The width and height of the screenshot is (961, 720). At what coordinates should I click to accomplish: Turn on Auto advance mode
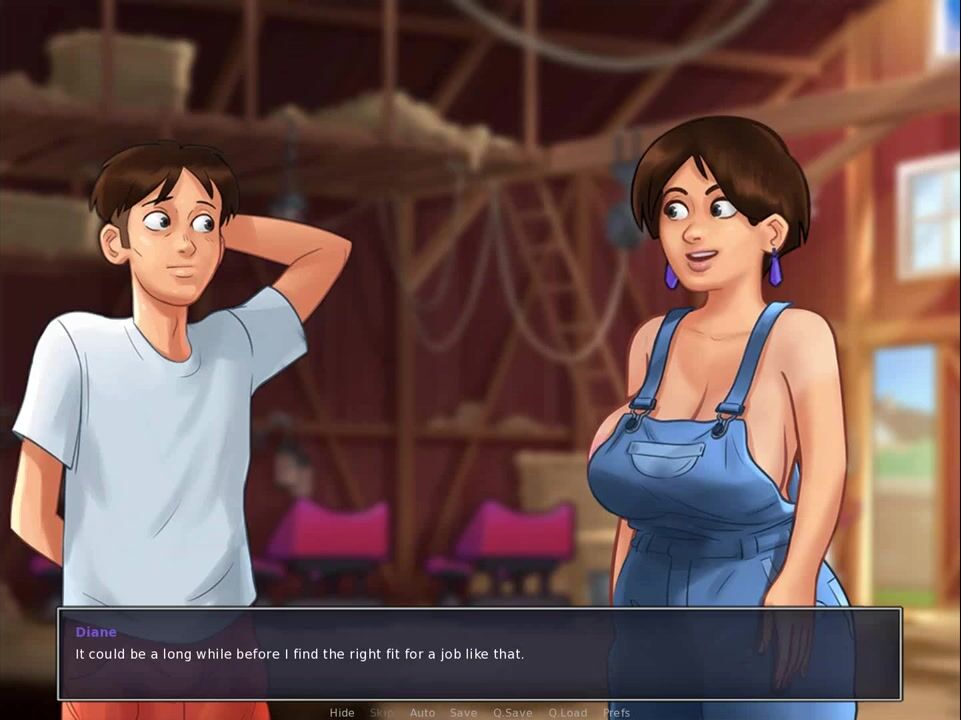422,713
